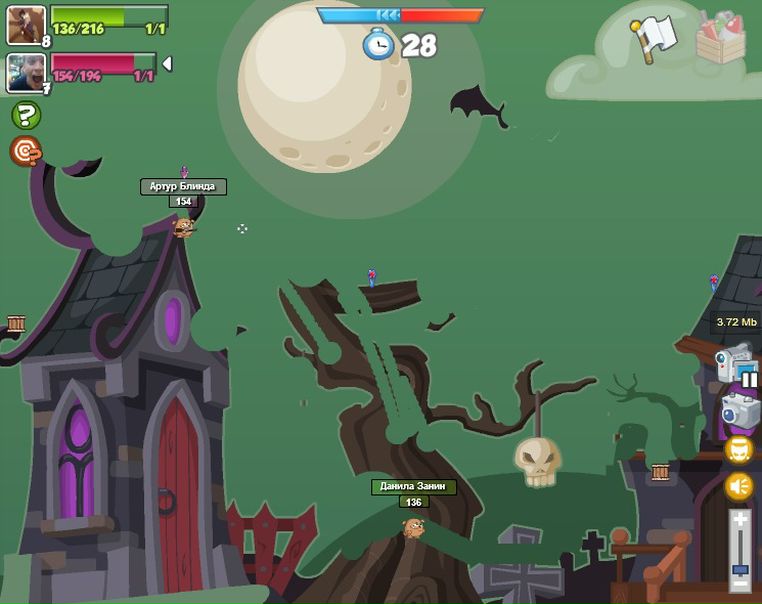Screen dimensions: 762x604
Task: Open the weapons crate inventory
Action: (720, 38)
